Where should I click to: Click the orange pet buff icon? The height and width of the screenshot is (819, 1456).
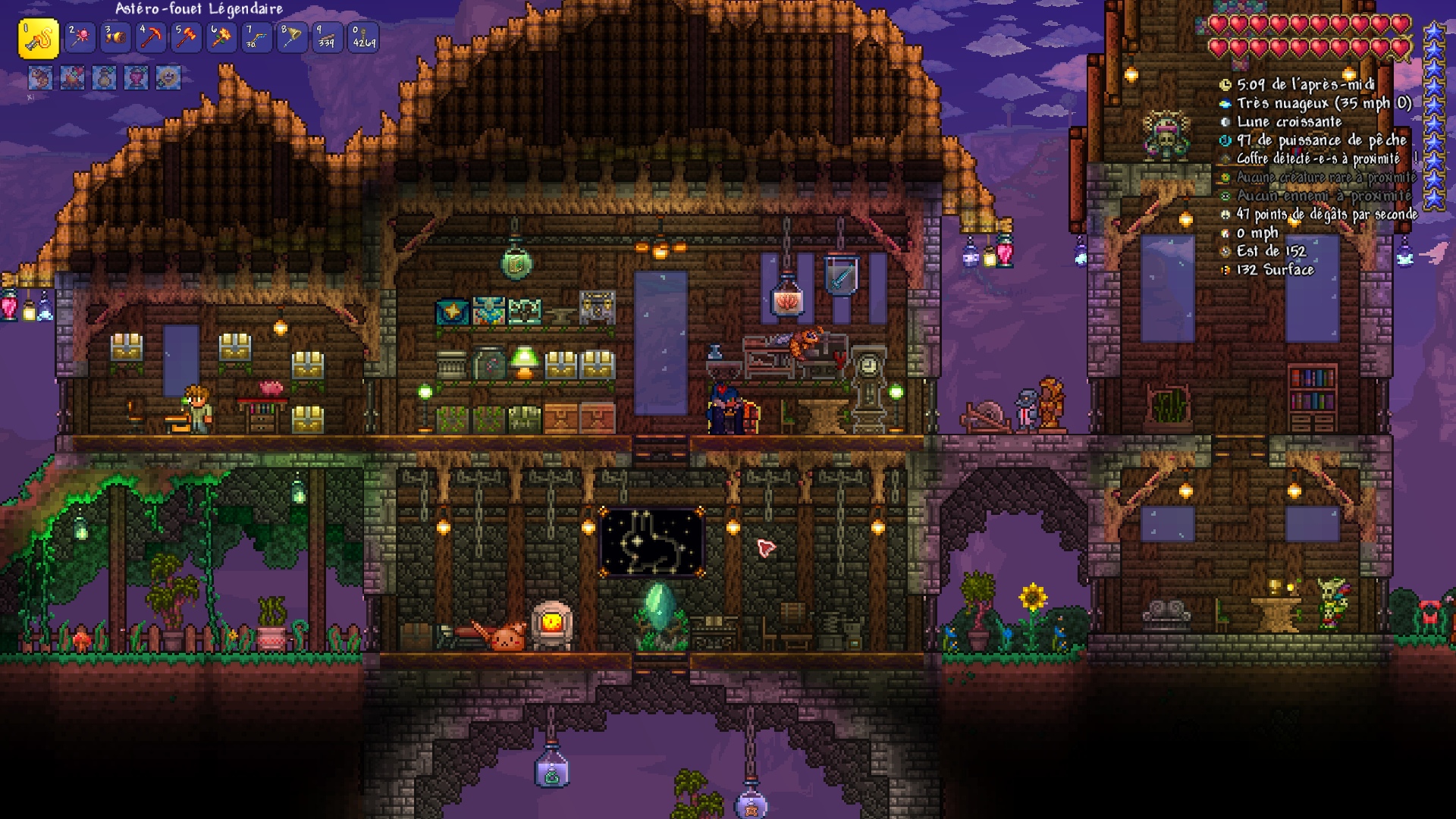coord(41,77)
